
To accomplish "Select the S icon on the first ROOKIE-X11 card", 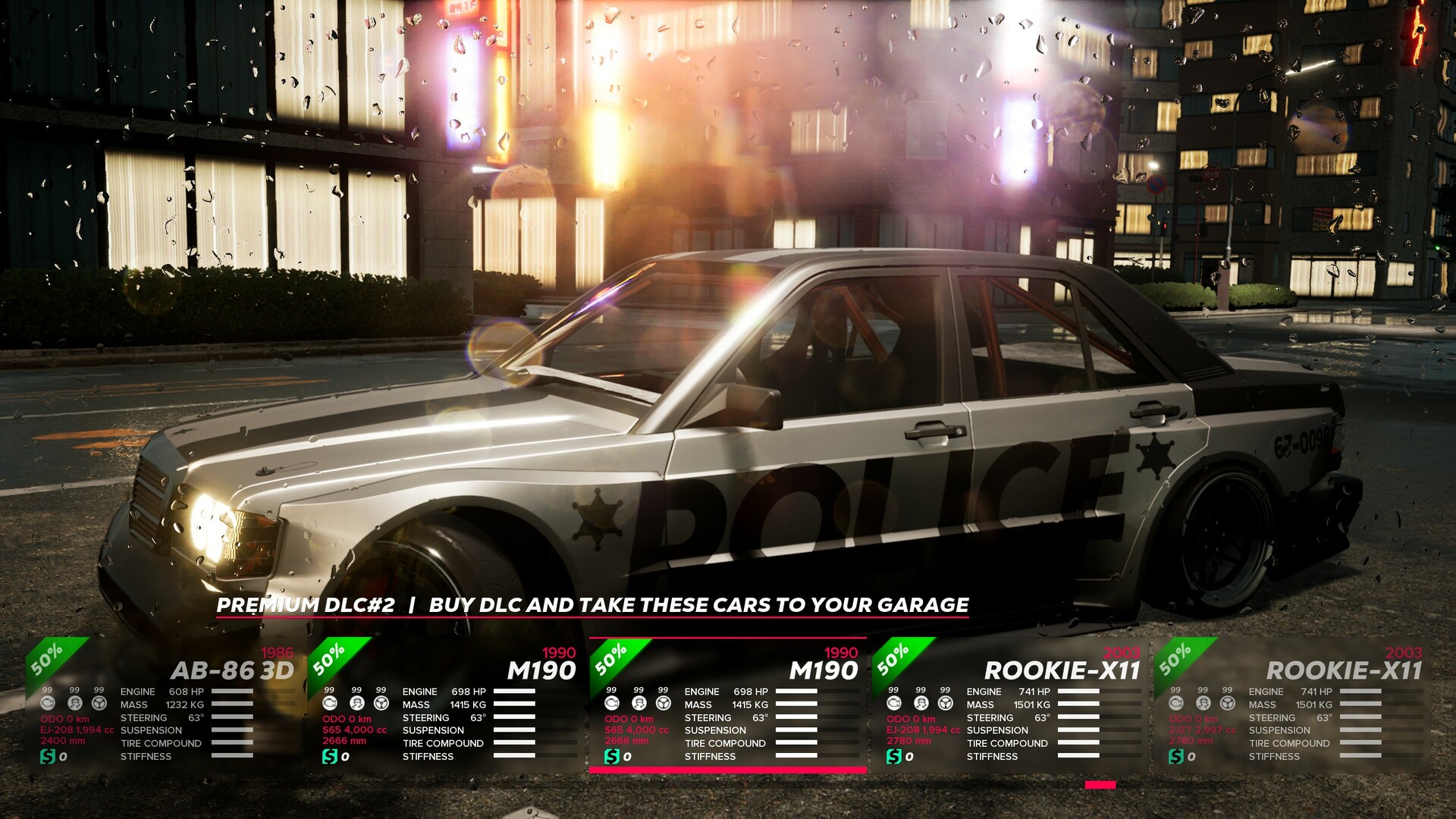I will tap(893, 757).
